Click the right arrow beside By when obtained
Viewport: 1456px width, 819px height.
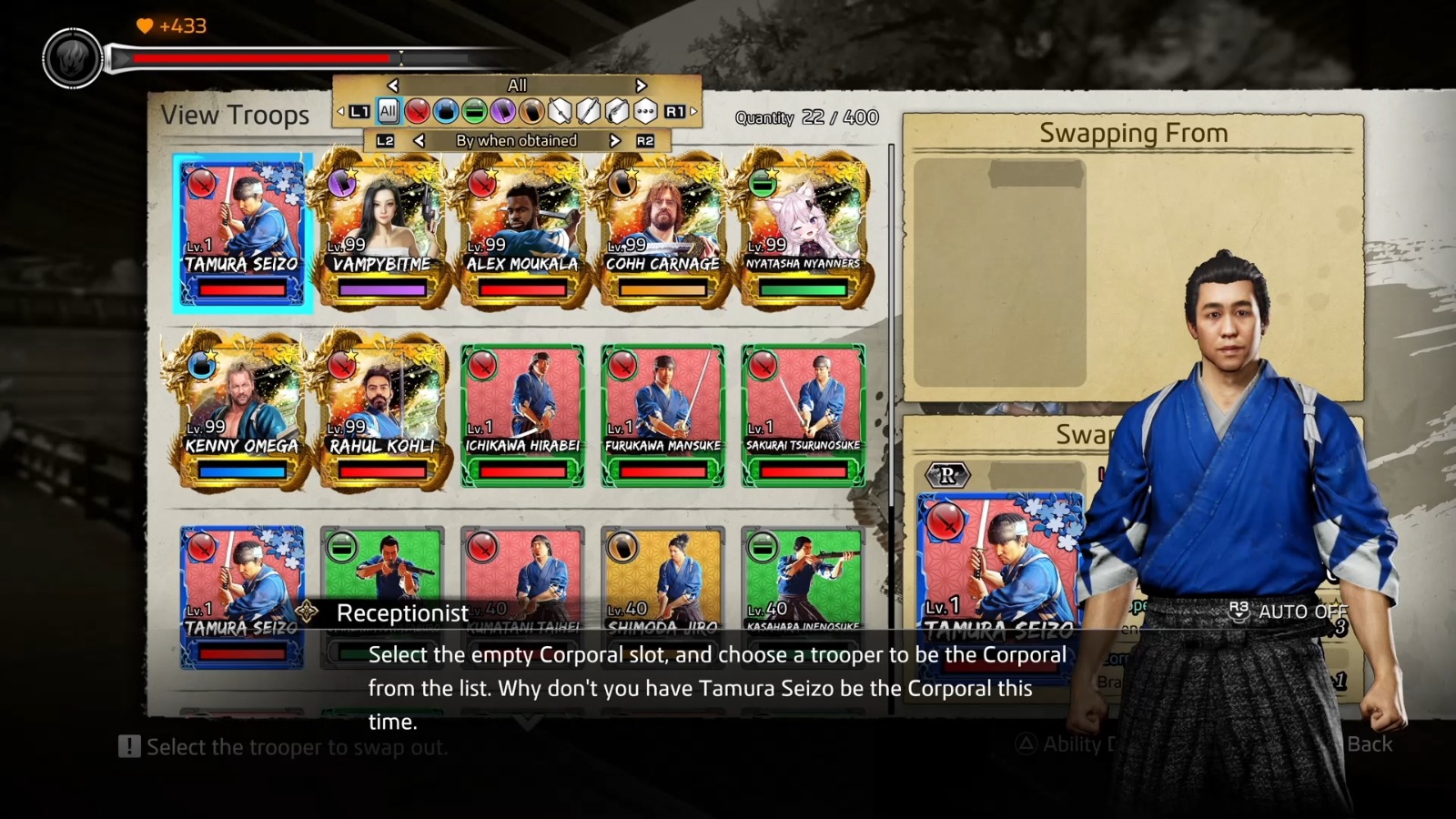(614, 141)
